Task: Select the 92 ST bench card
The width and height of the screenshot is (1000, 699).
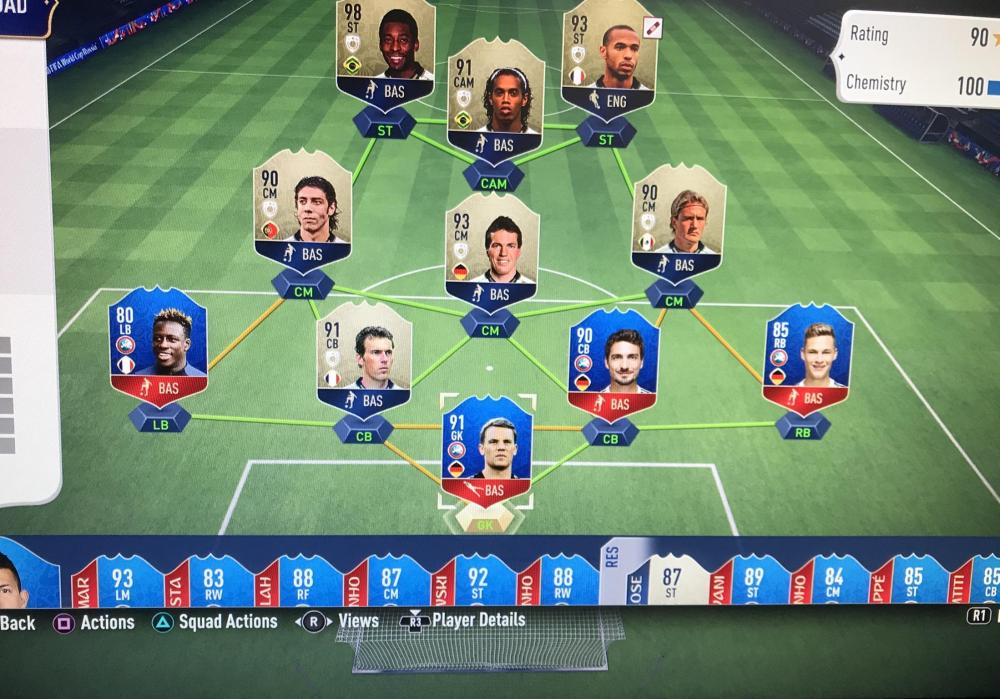Action: pos(477,581)
